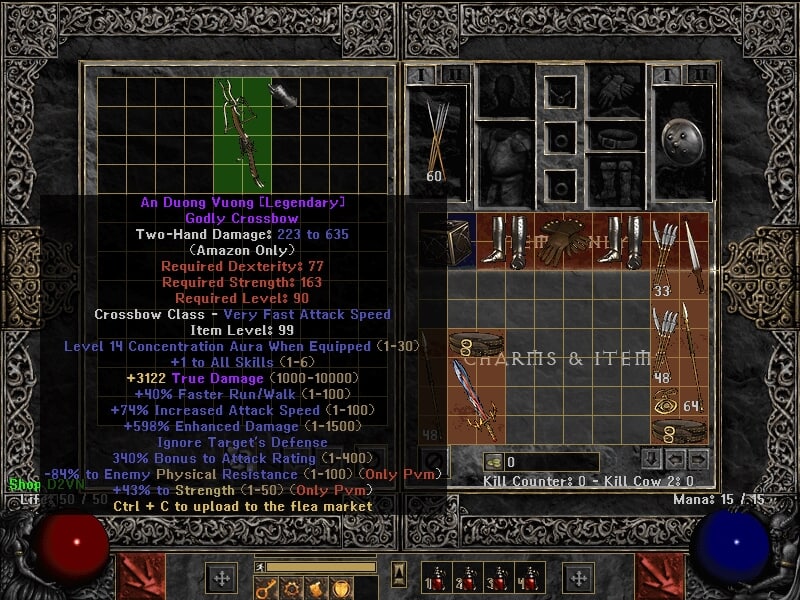Pick up the blue and red sword
This screenshot has width=800, height=600.
point(476,400)
